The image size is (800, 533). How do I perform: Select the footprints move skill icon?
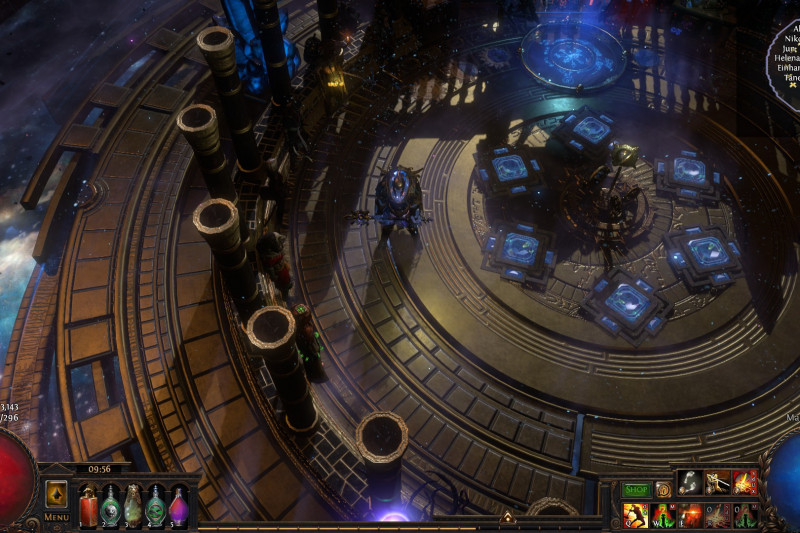(x=690, y=483)
